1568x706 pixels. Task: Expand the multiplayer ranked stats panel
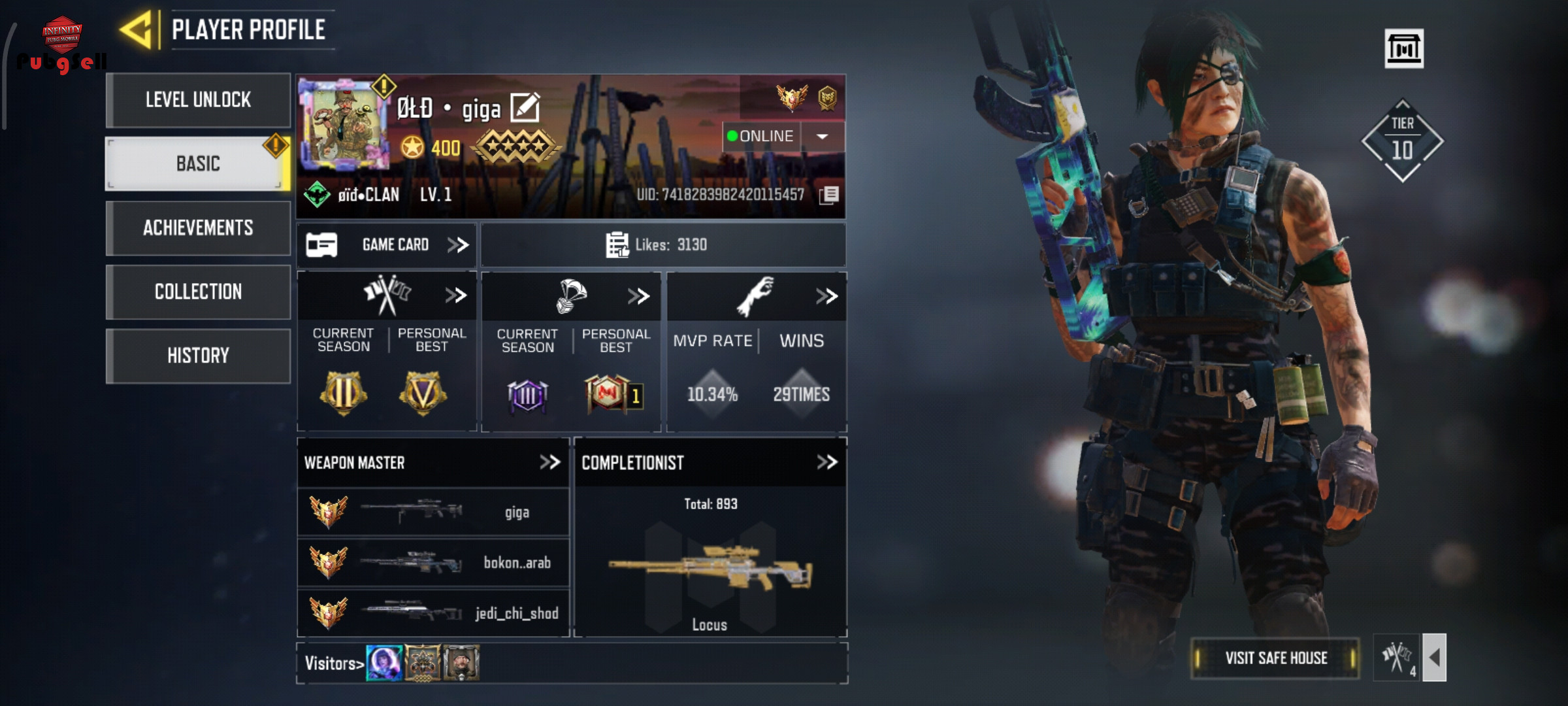(455, 295)
